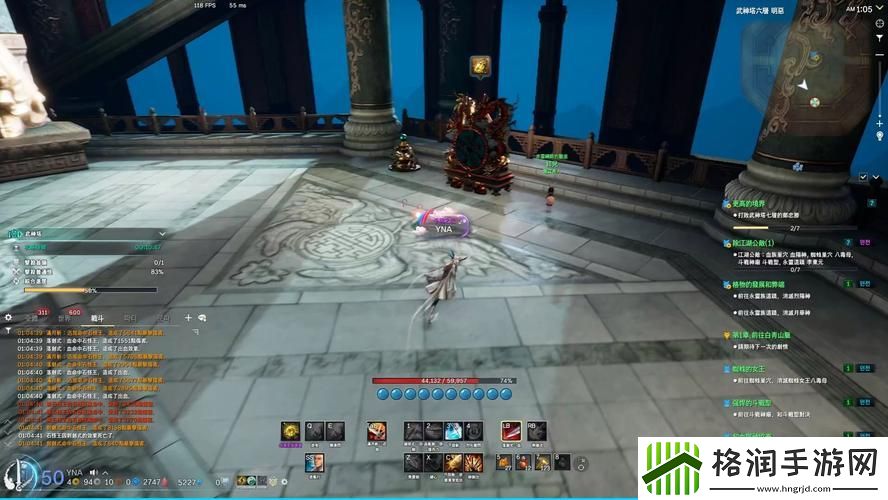The image size is (888, 500).
Task: Activate the golden glowing skill icon
Action: (x=291, y=430)
